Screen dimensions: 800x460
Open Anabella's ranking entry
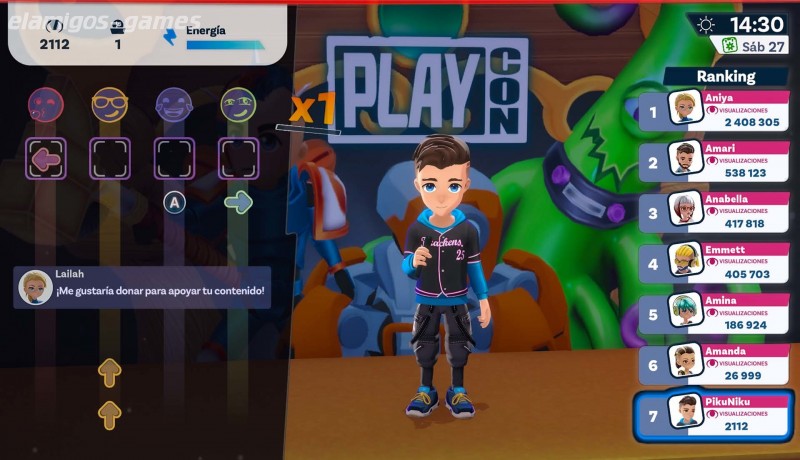click(714, 212)
